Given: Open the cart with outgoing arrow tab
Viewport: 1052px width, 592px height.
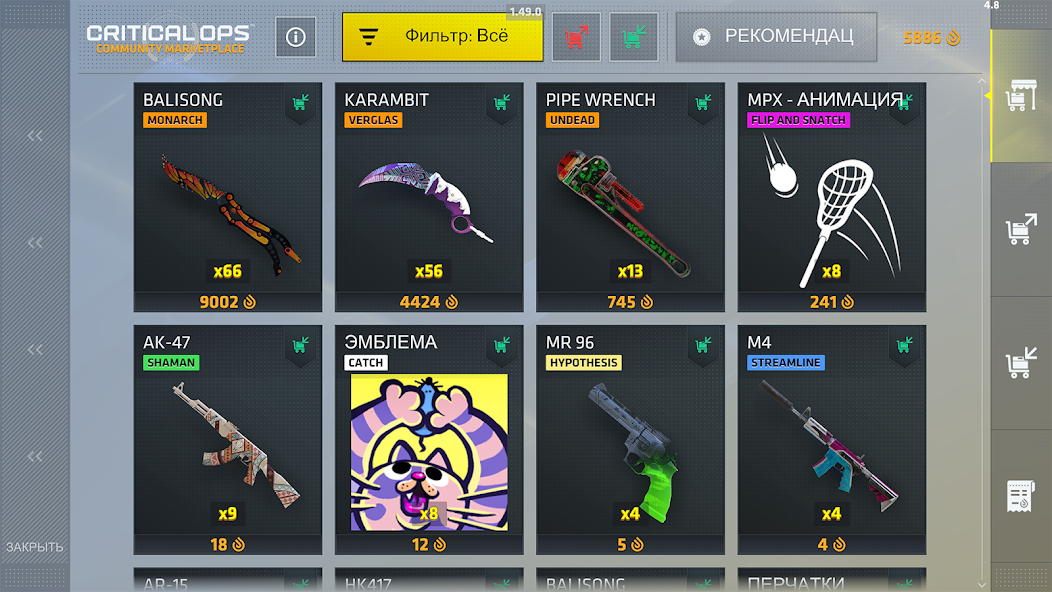Looking at the screenshot, I should pyautogui.click(x=1021, y=230).
